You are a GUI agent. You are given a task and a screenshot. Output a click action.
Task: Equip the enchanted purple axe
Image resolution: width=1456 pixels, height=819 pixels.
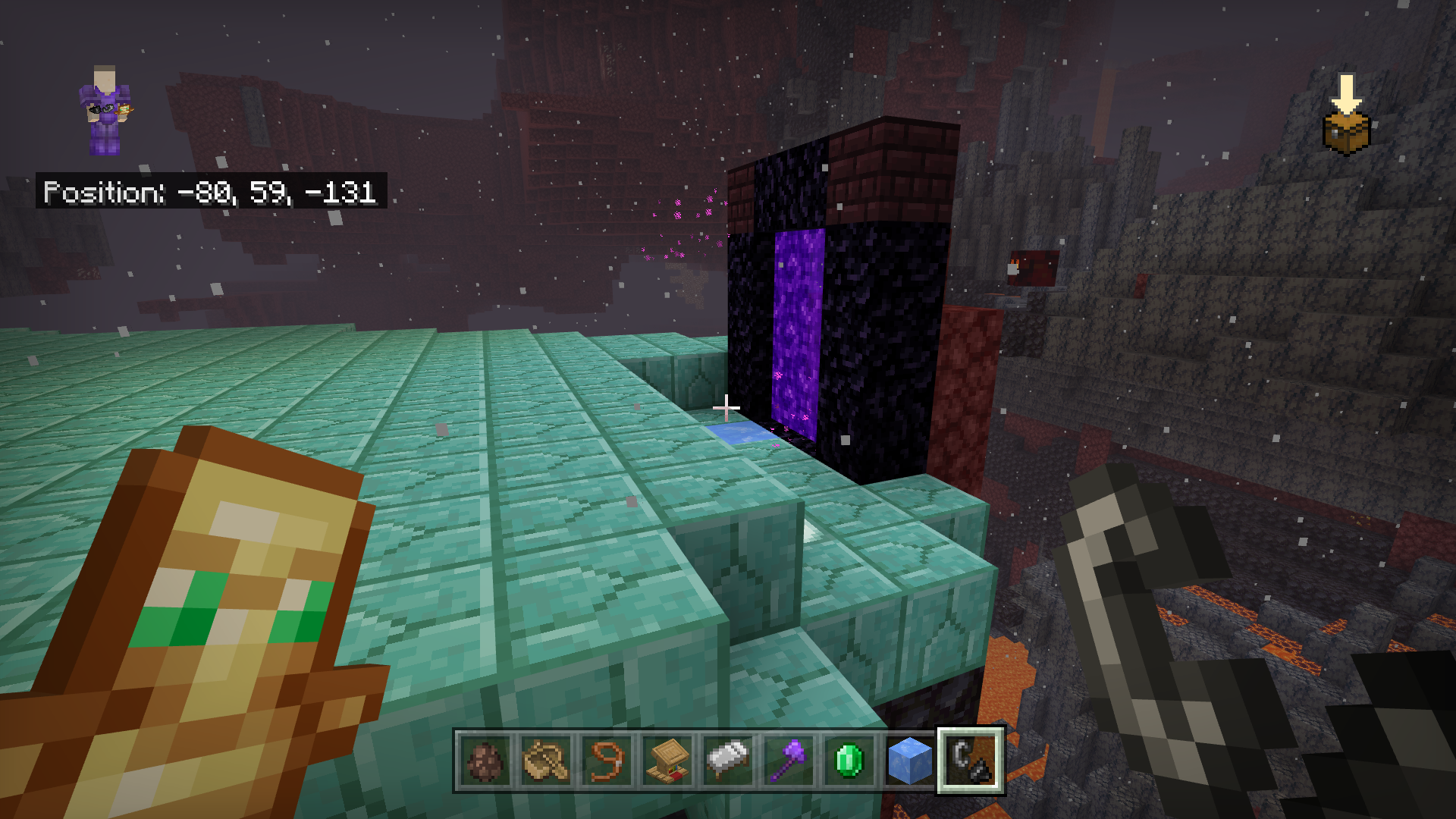[789, 761]
